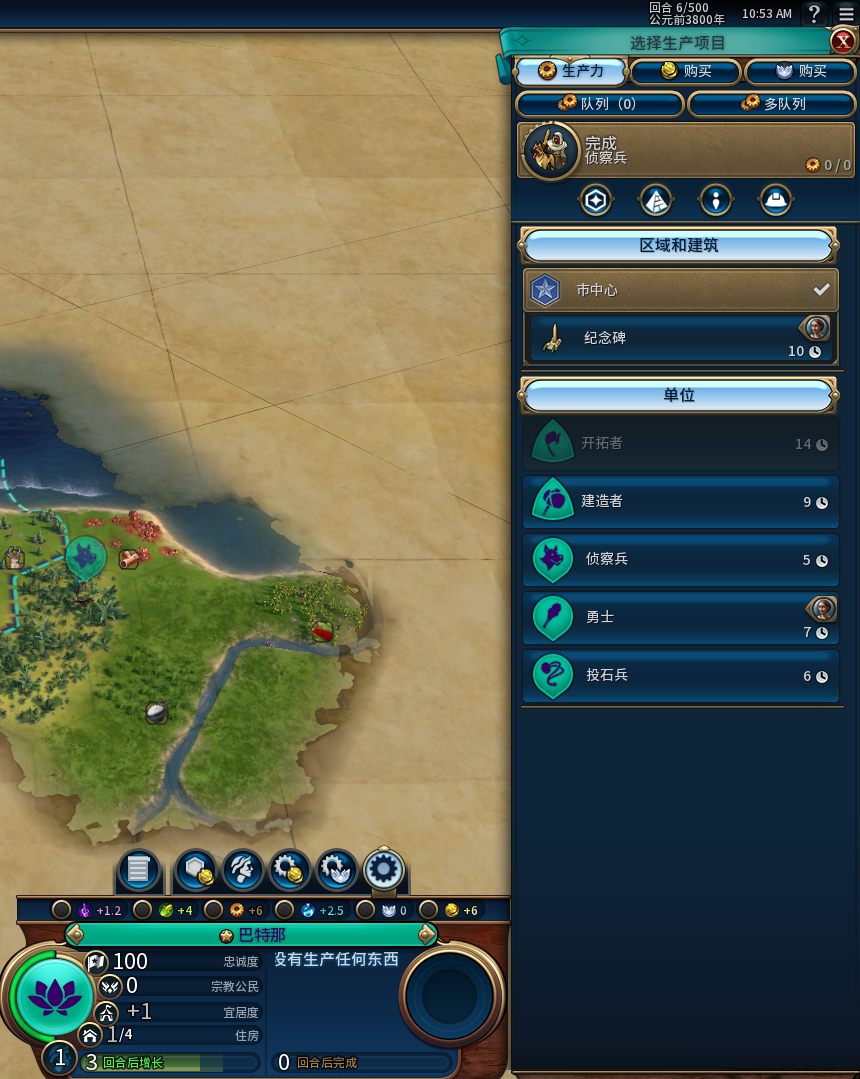
Task: Filter production by units figure icon
Action: (716, 200)
